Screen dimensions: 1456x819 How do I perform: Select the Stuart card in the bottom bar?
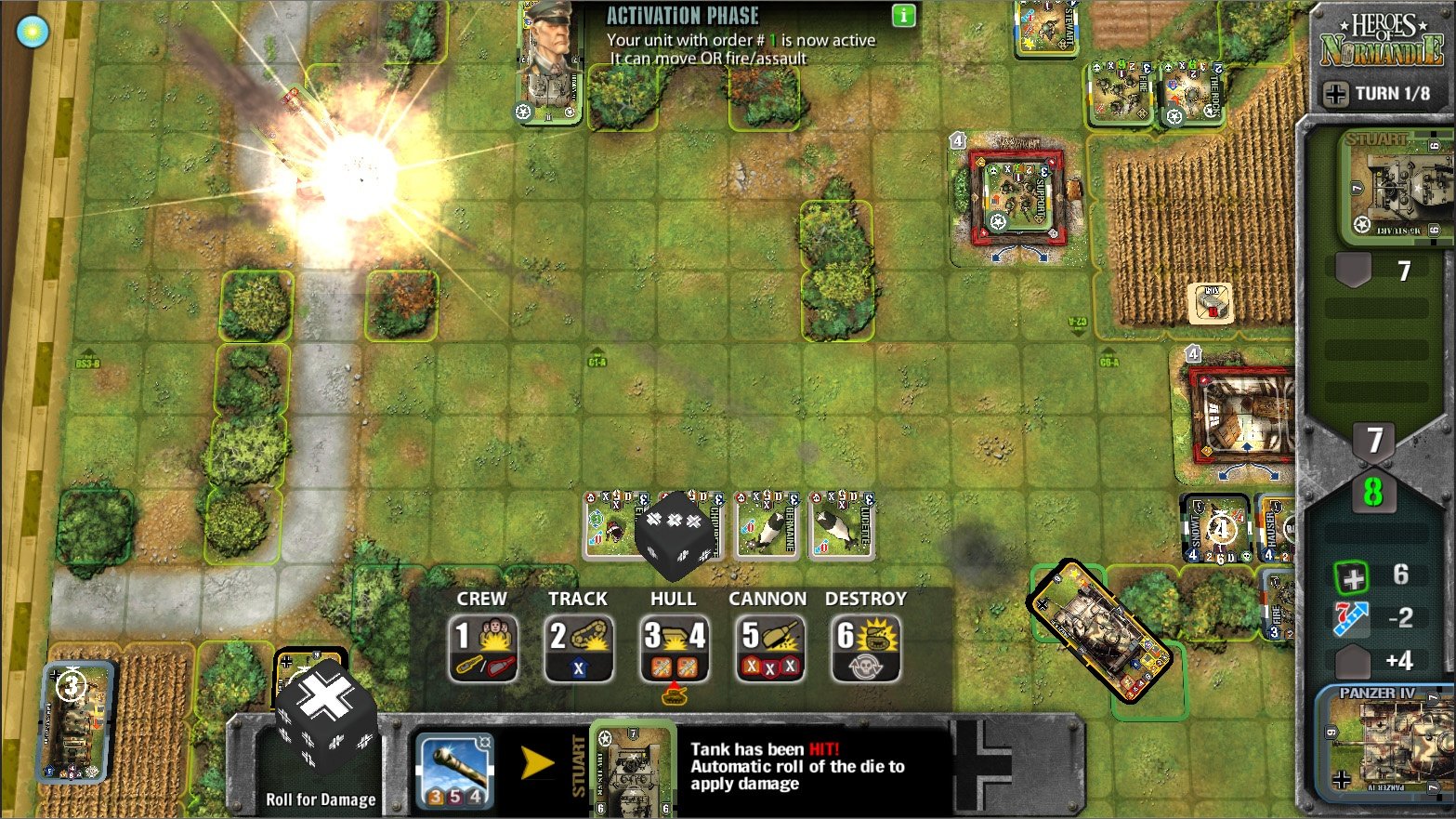(x=633, y=770)
